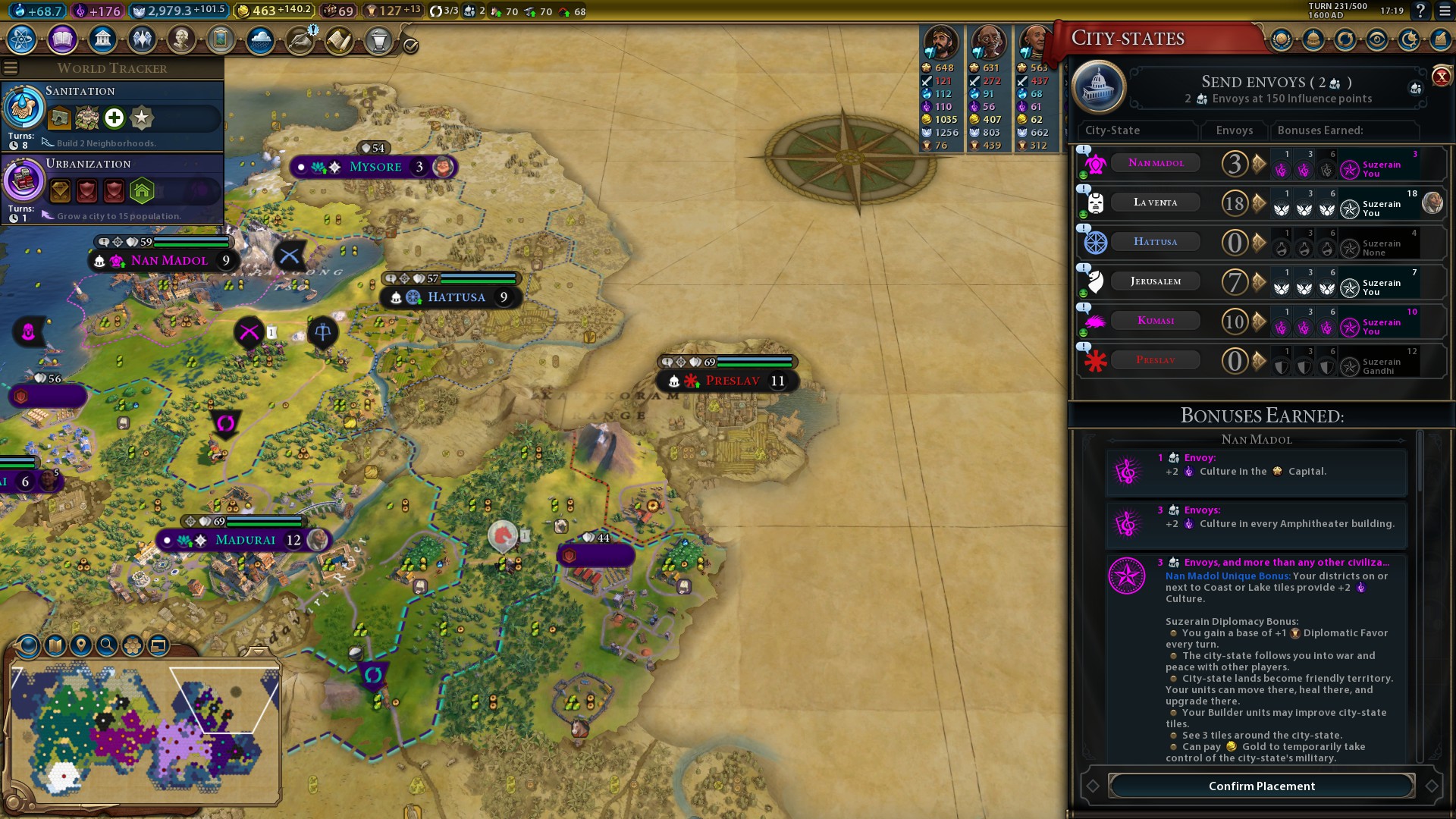The width and height of the screenshot is (1456, 819).
Task: Select the Preslav city-state entry
Action: click(x=1155, y=360)
